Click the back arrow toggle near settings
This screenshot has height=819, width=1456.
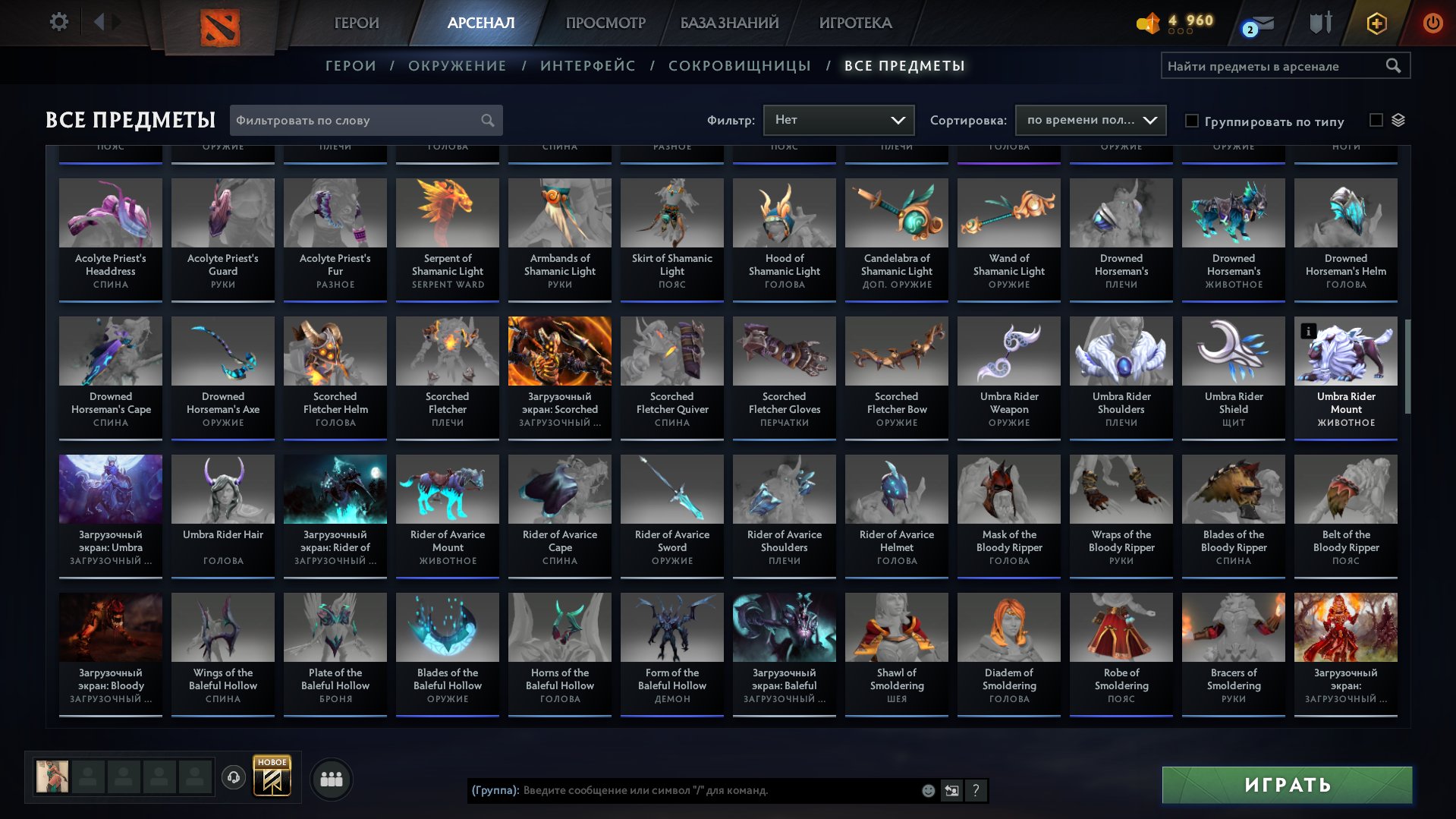click(x=97, y=22)
